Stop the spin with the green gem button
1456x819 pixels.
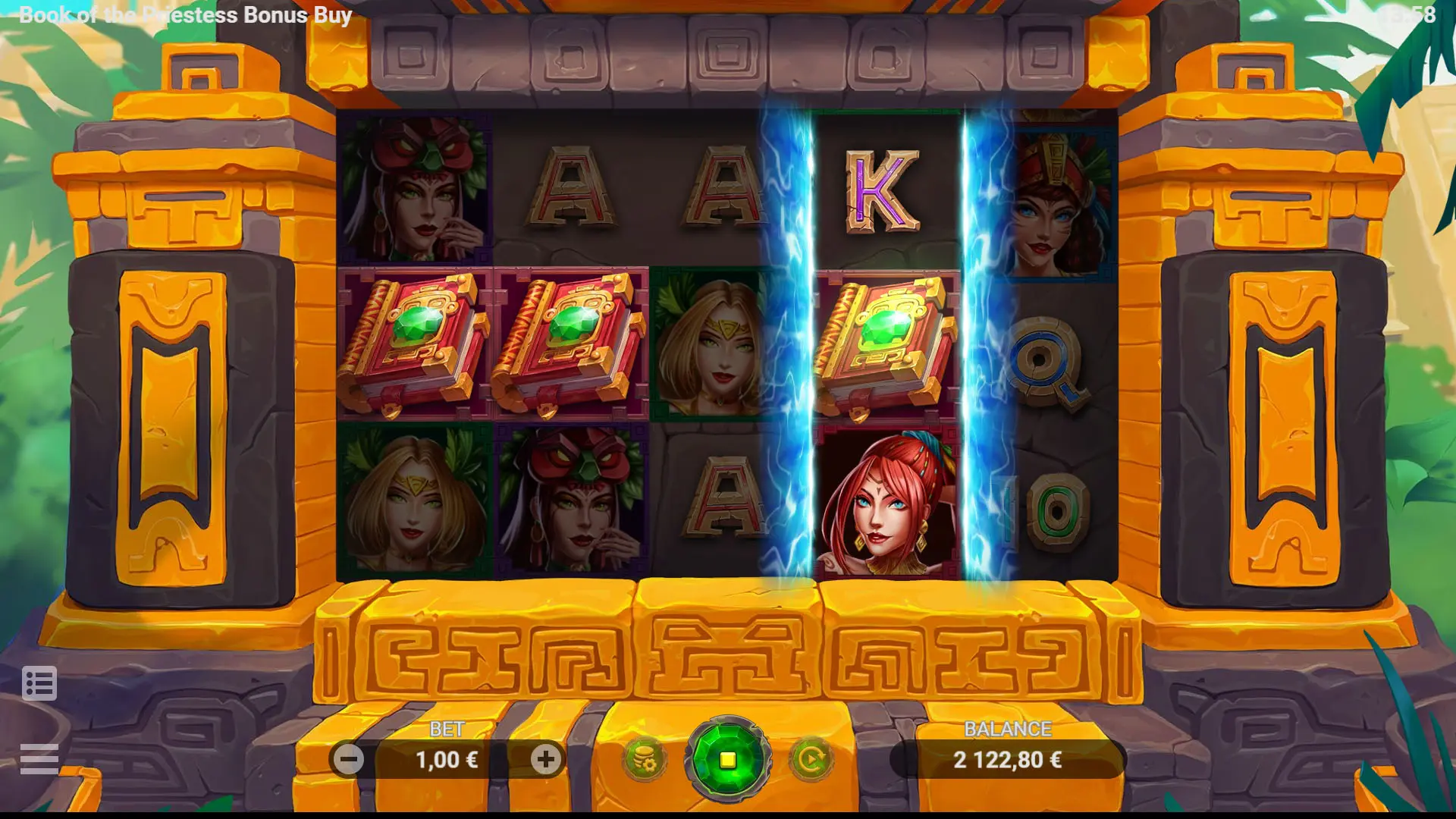click(x=727, y=759)
